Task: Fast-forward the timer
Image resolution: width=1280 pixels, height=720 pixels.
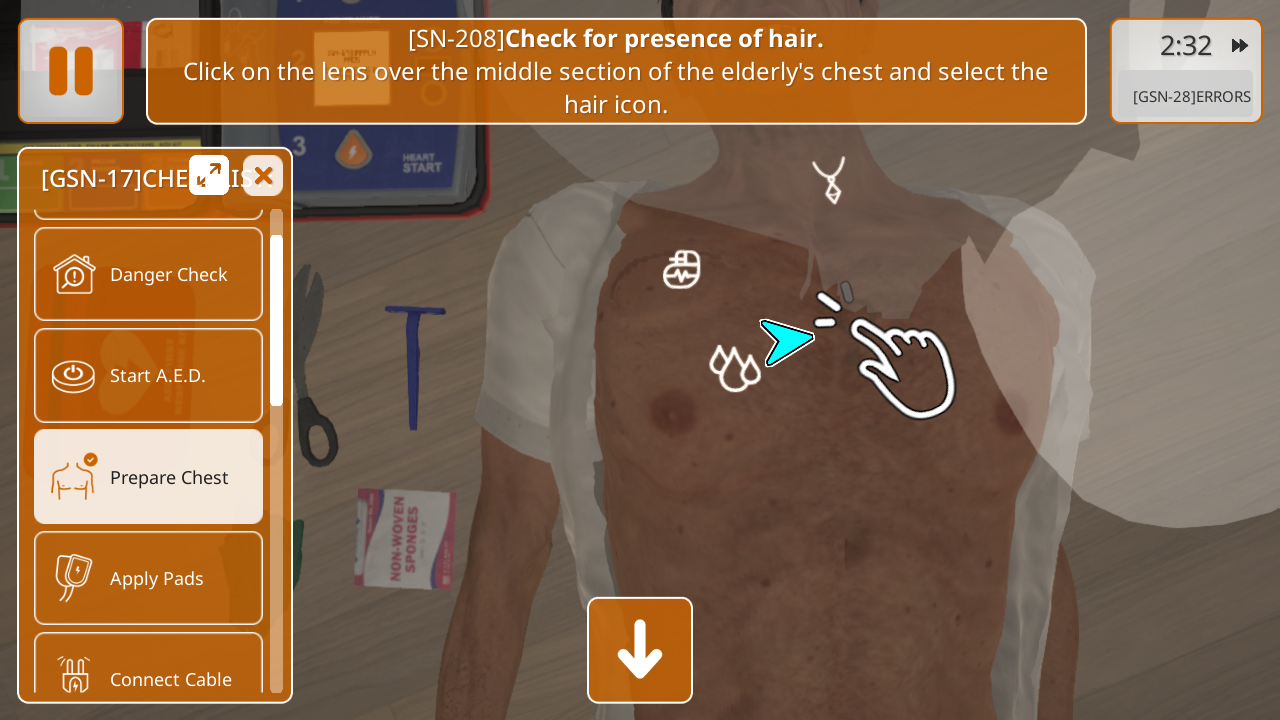Action: (x=1240, y=45)
